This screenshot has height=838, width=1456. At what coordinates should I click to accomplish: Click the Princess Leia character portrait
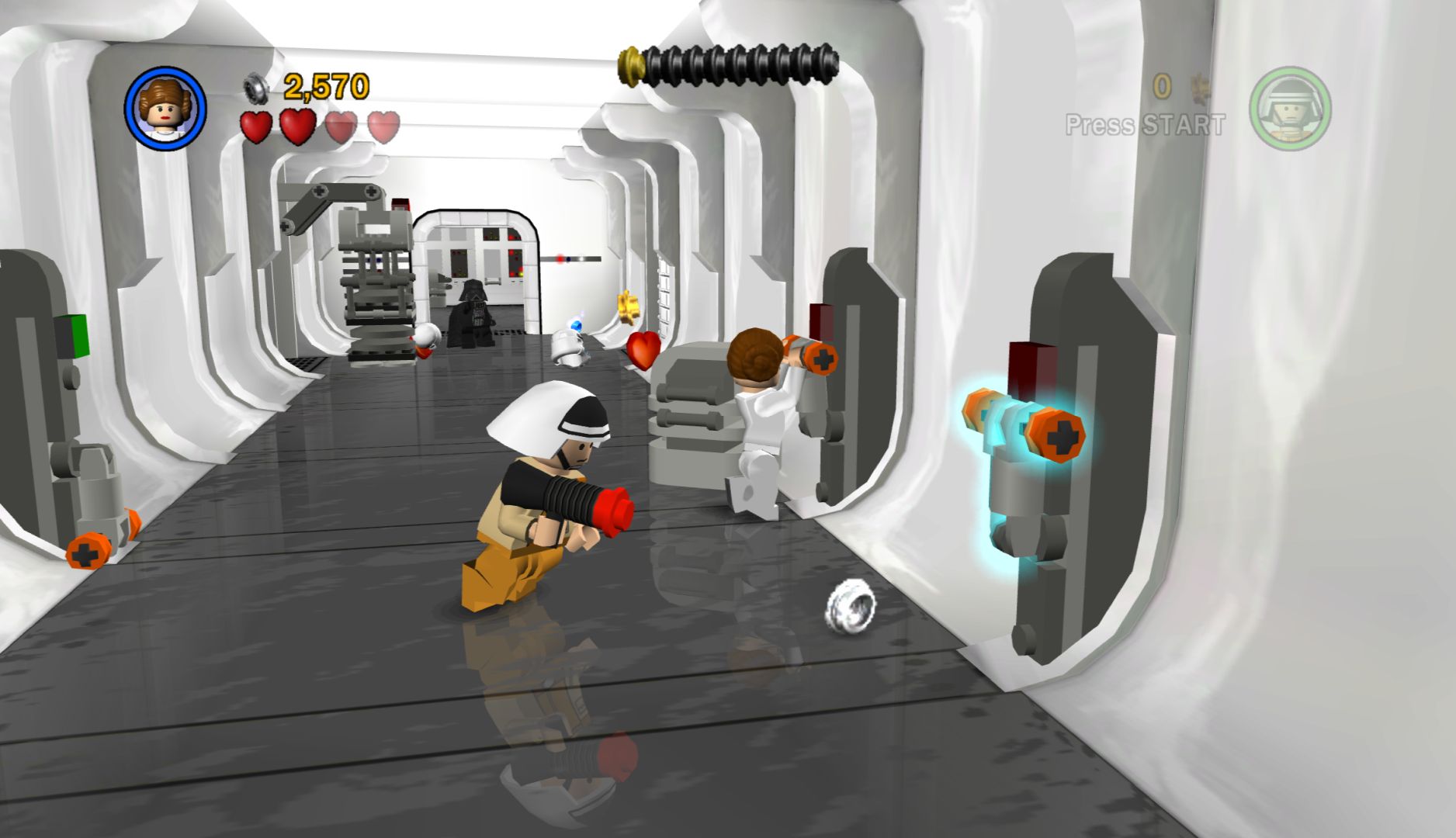coord(165,107)
